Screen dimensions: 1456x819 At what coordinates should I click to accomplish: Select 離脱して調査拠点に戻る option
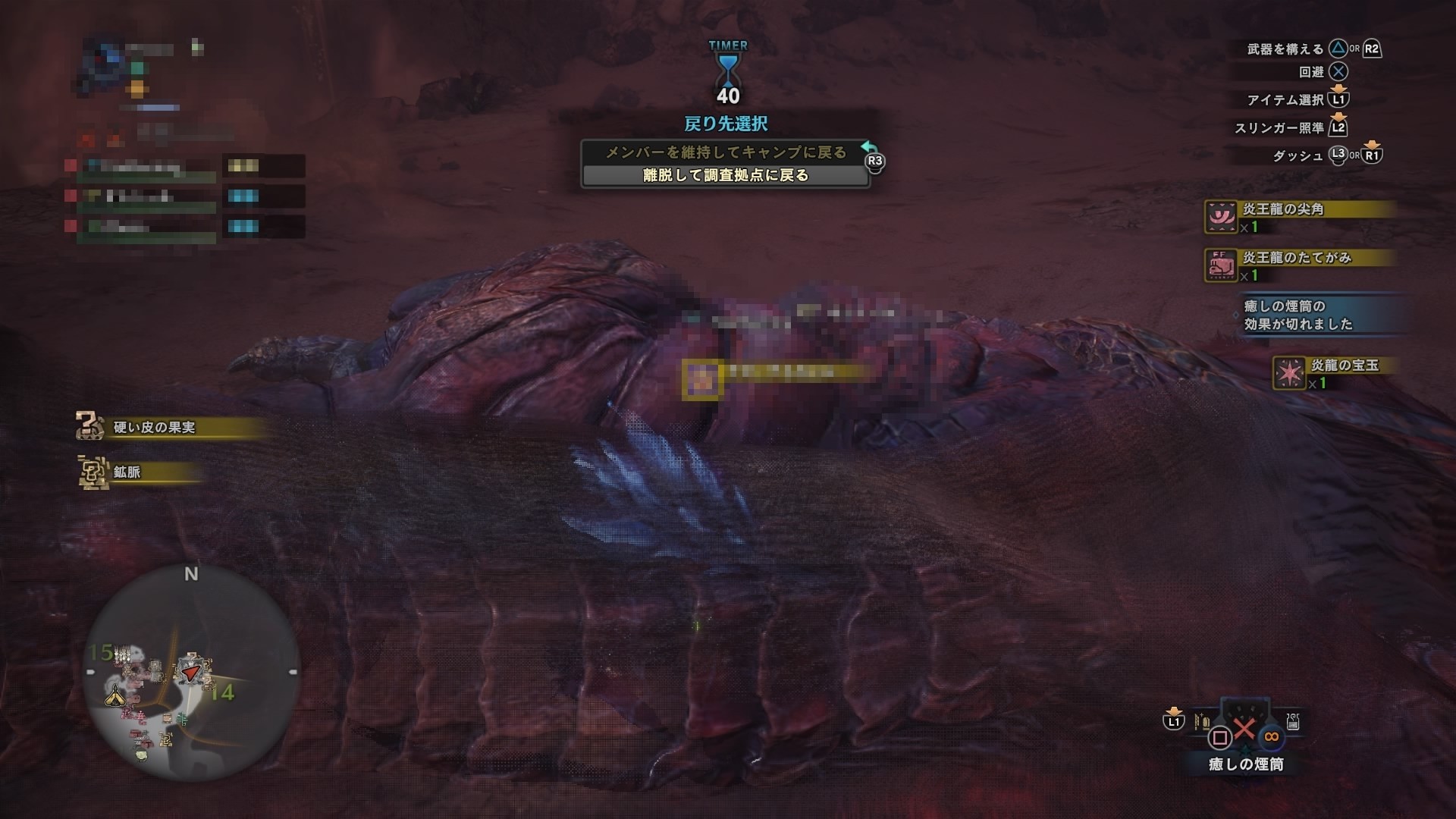[726, 175]
